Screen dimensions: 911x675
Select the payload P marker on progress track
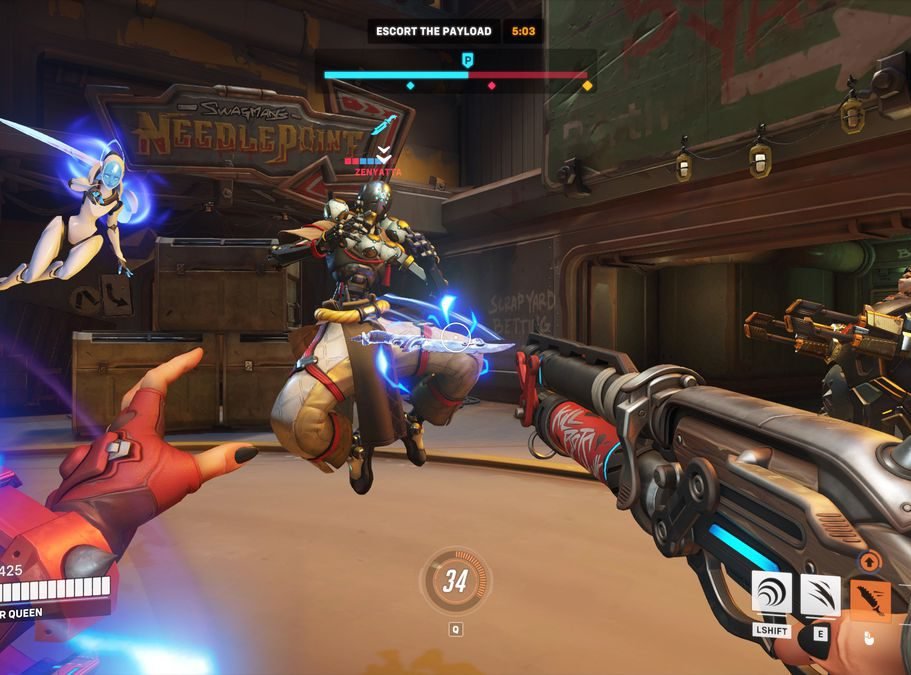click(467, 61)
